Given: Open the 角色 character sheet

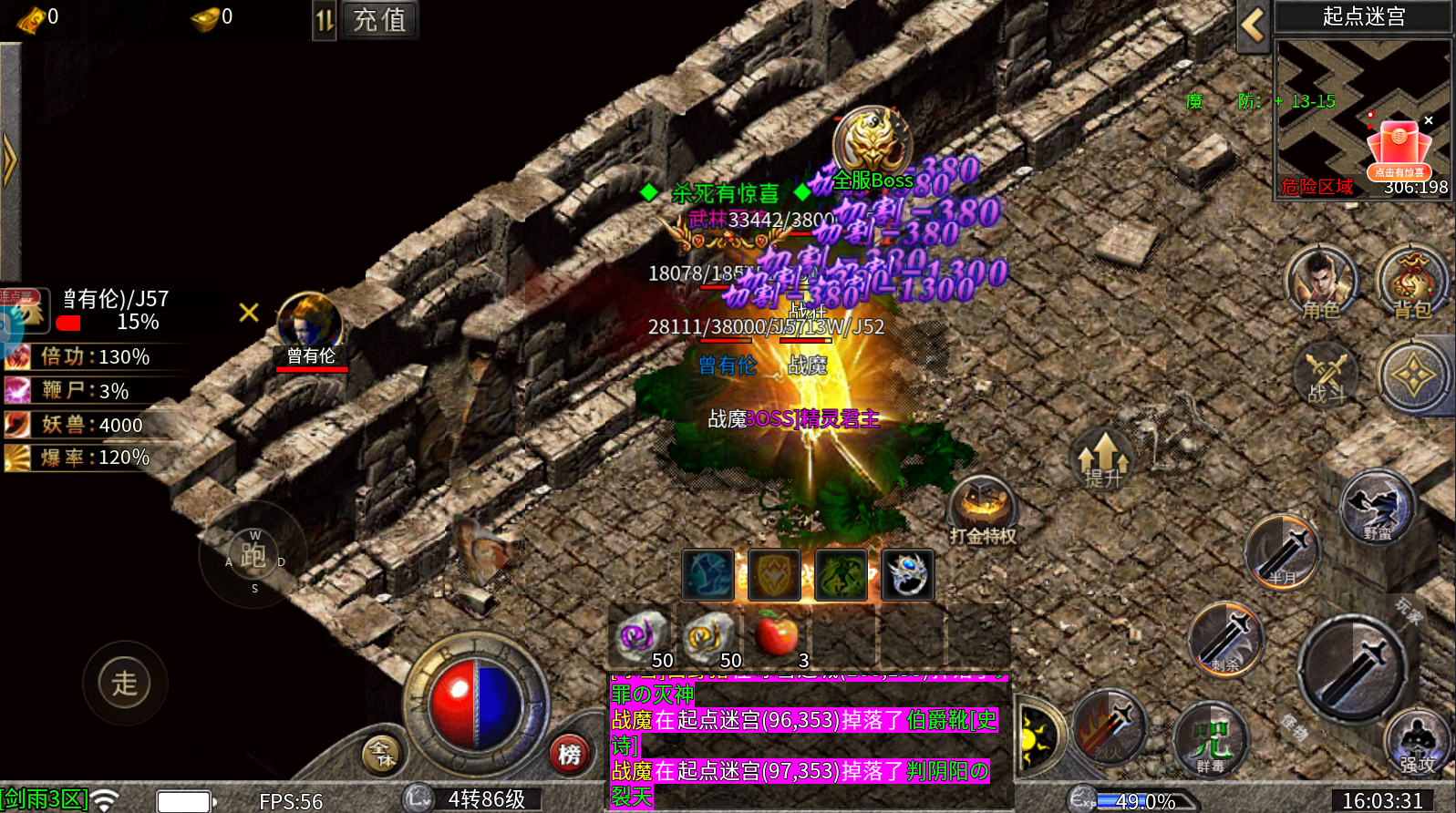Looking at the screenshot, I should [x=1321, y=283].
